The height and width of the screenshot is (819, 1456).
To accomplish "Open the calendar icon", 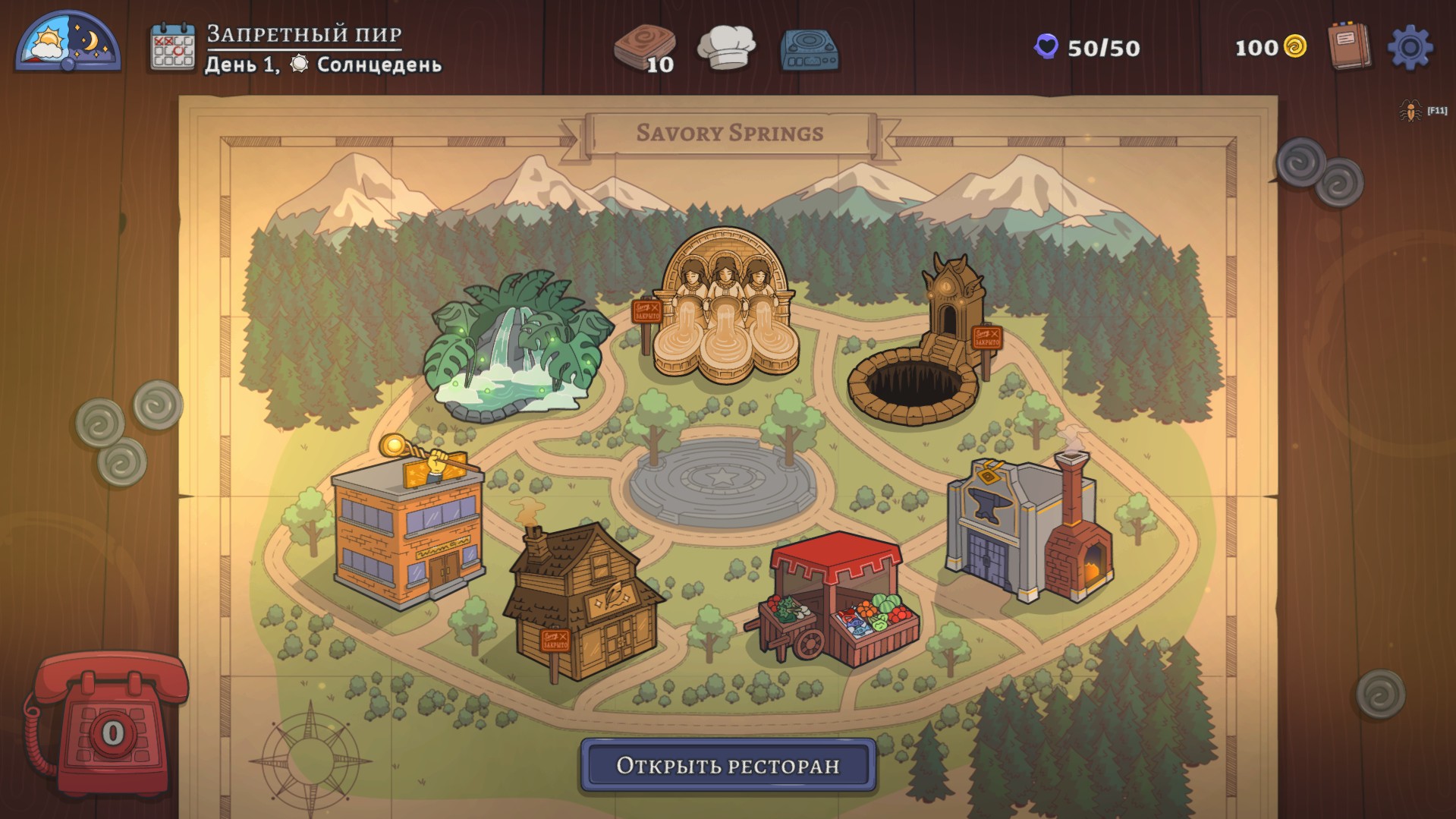I will [172, 48].
